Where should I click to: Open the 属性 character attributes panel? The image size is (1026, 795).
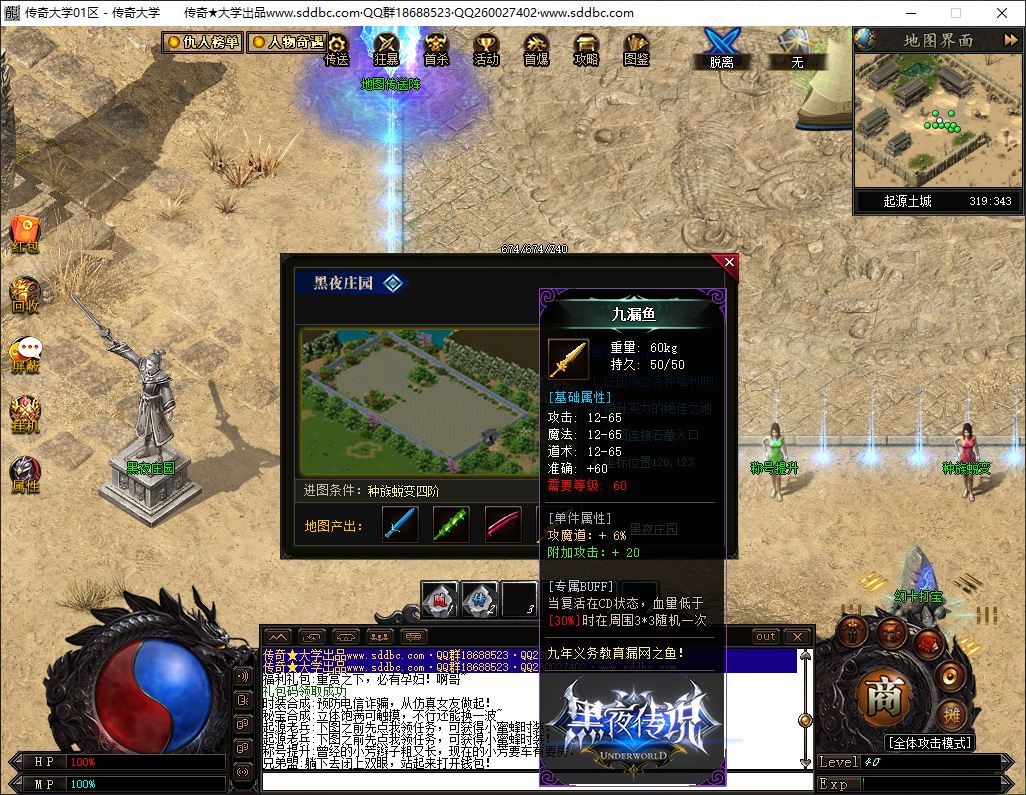click(x=25, y=474)
